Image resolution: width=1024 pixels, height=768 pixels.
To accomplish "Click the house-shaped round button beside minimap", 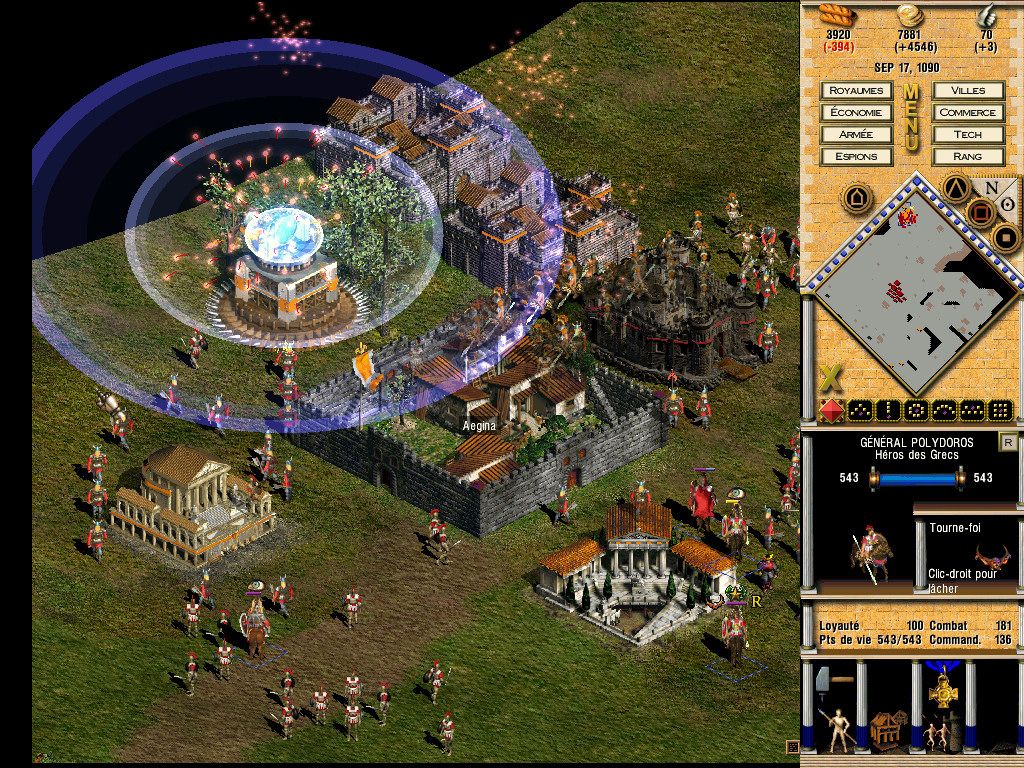I will 856,197.
